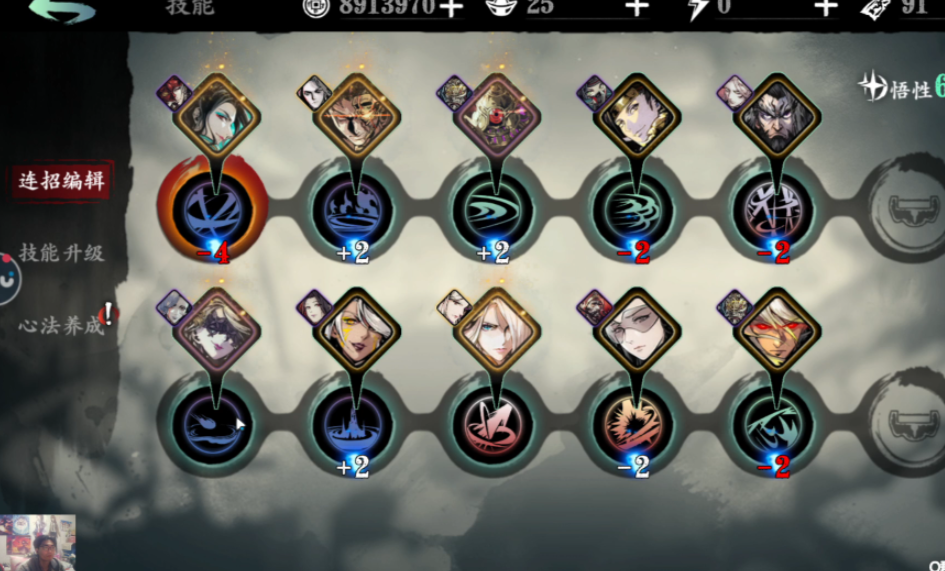Select the purple masked woman portrait
Screen dimensions: 945x571
pos(218,330)
